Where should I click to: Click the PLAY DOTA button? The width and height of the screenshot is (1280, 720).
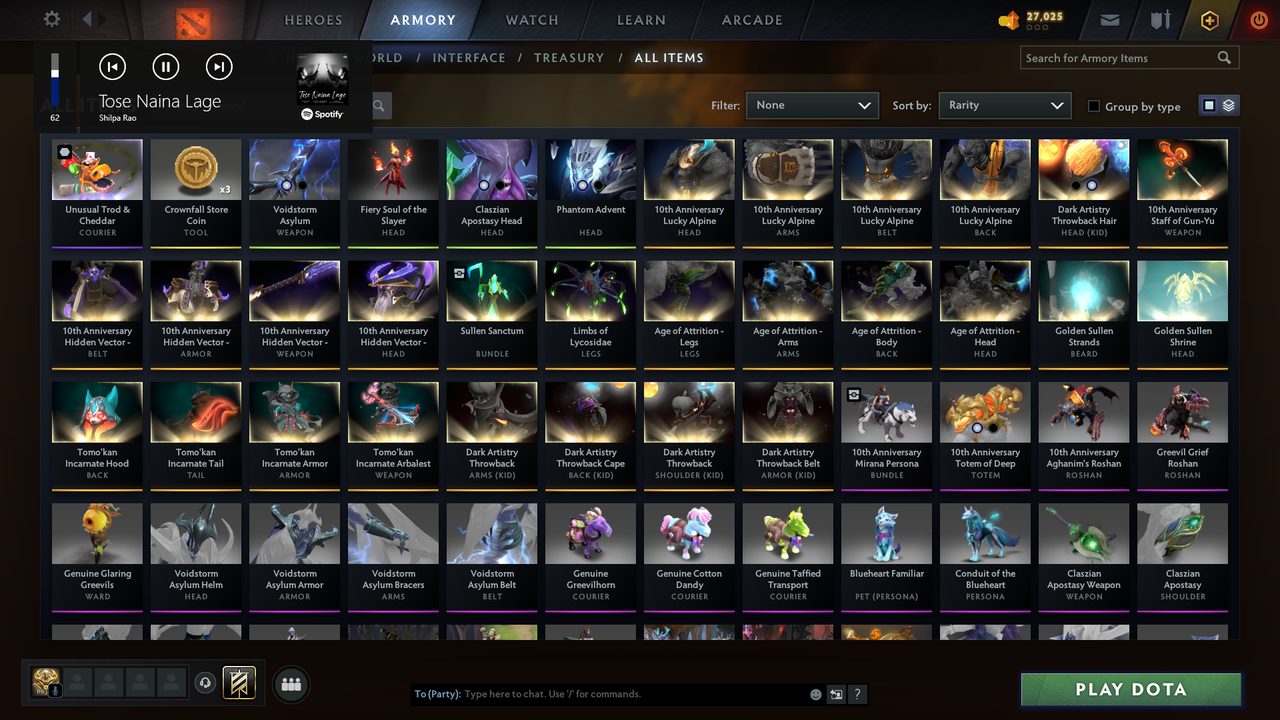(x=1130, y=689)
